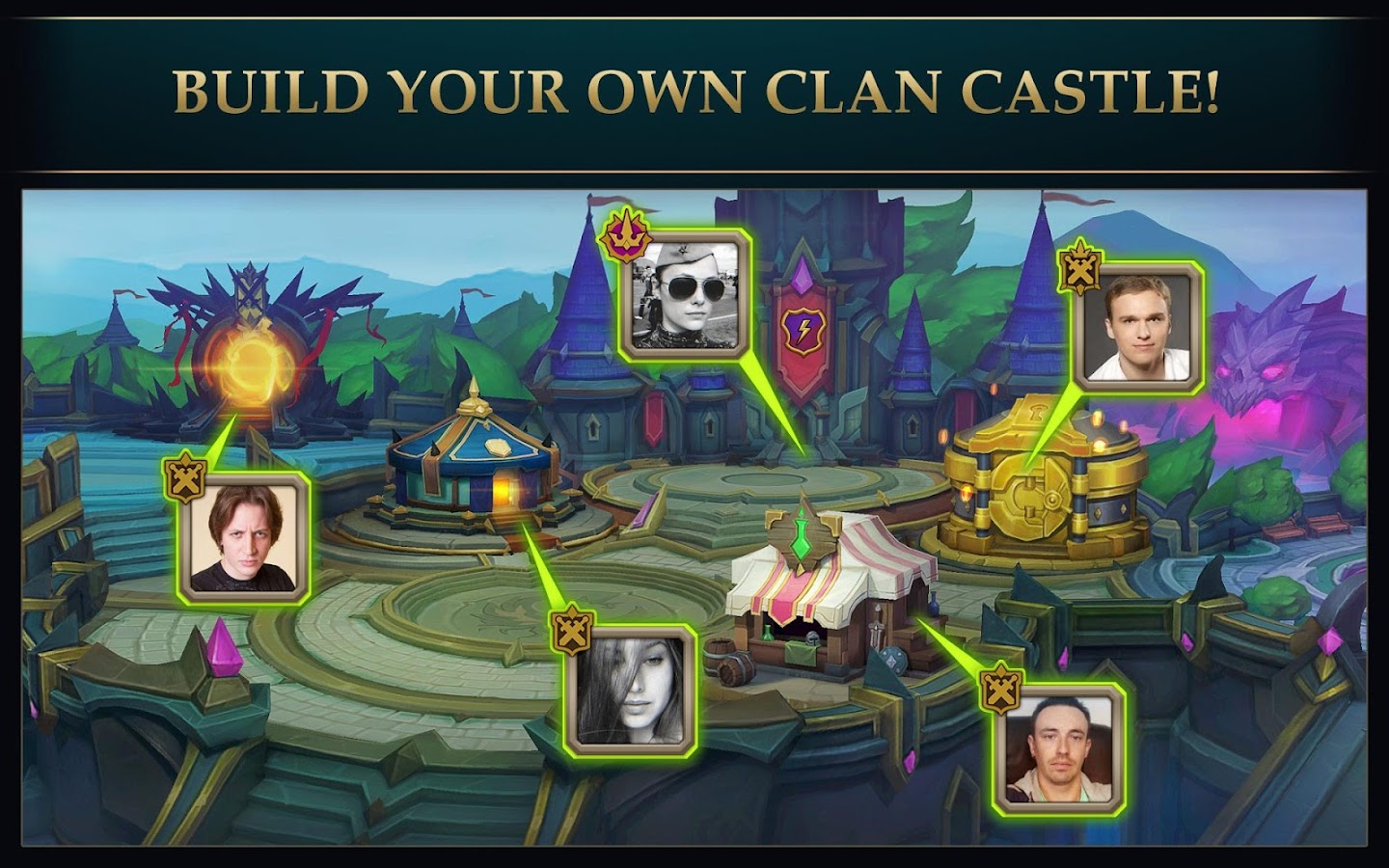Click the portrait of the short-haired man in grey
This screenshot has width=1389, height=868.
[1061, 748]
